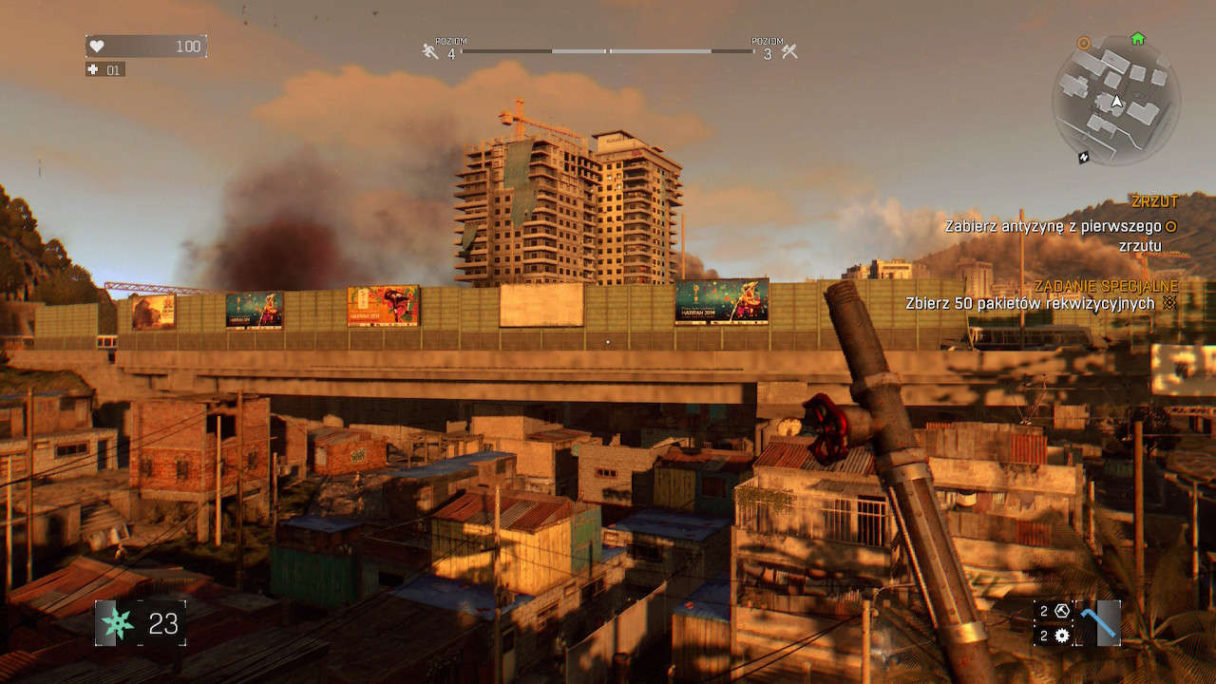Screen dimensions: 1216x684
Task: Click the orange objective marker on minimap edge
Action: click(x=1083, y=43)
